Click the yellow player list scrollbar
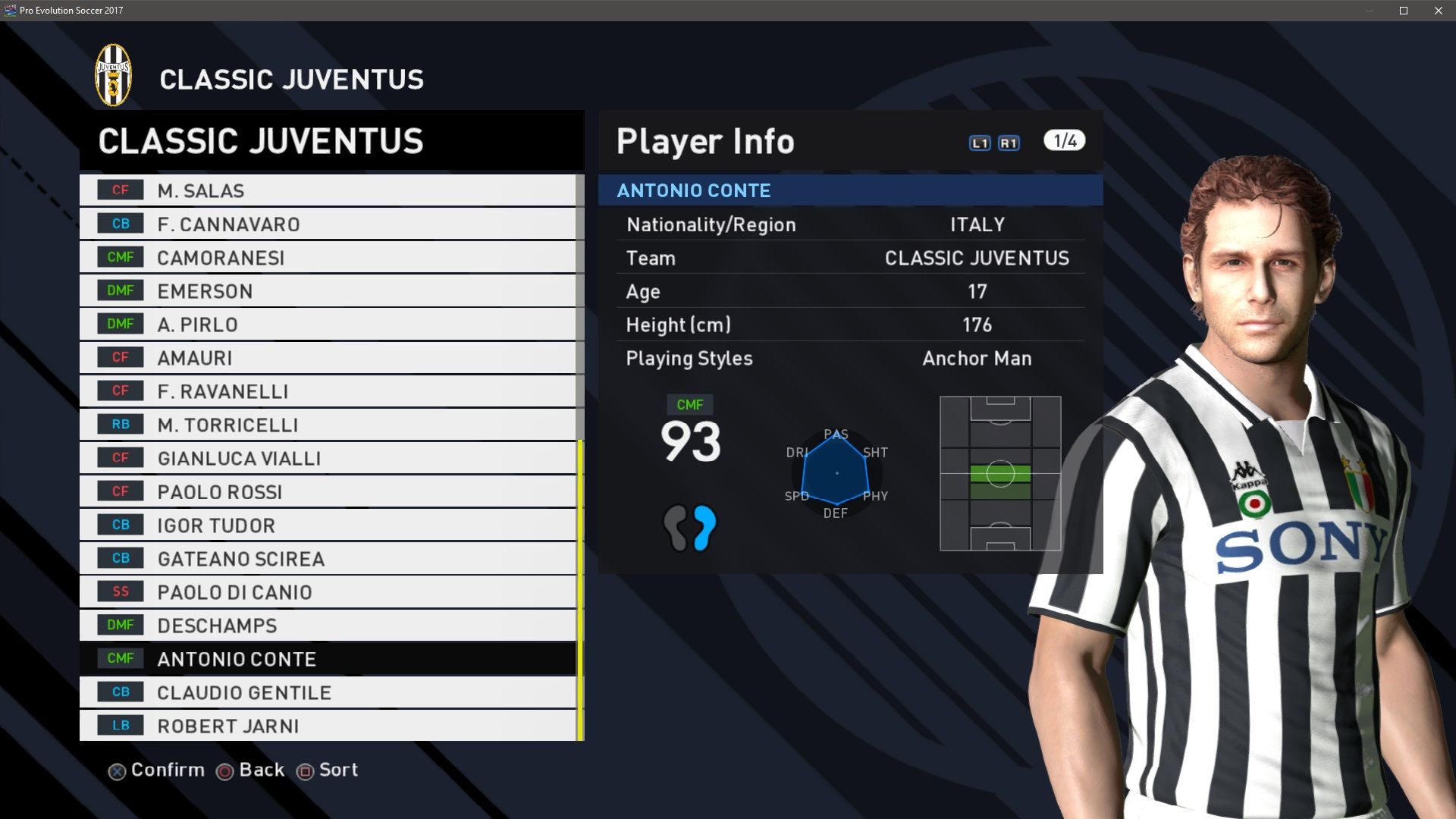This screenshot has width=1456, height=819. (x=580, y=590)
